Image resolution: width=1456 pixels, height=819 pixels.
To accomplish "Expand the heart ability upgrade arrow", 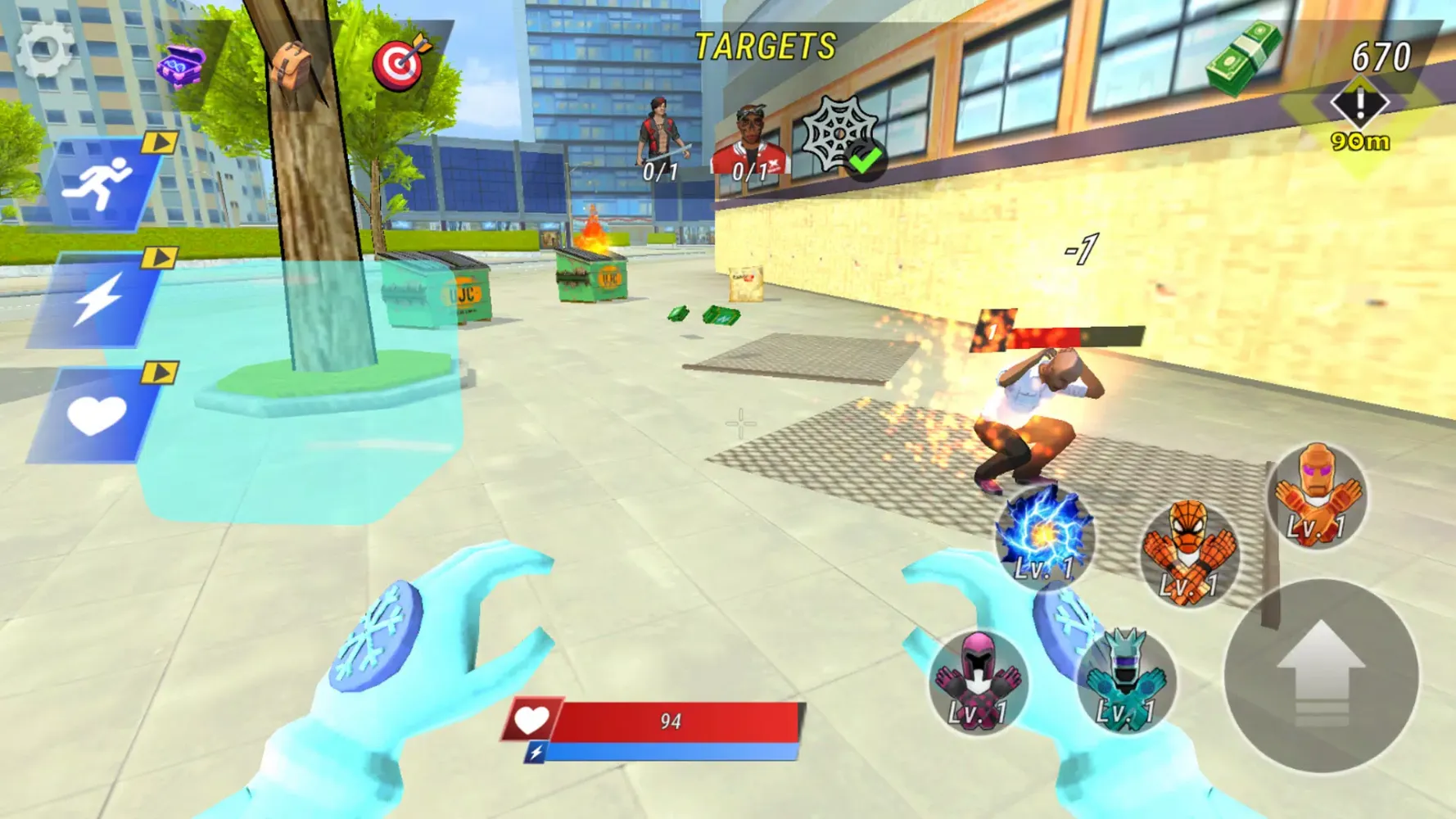I will [161, 373].
